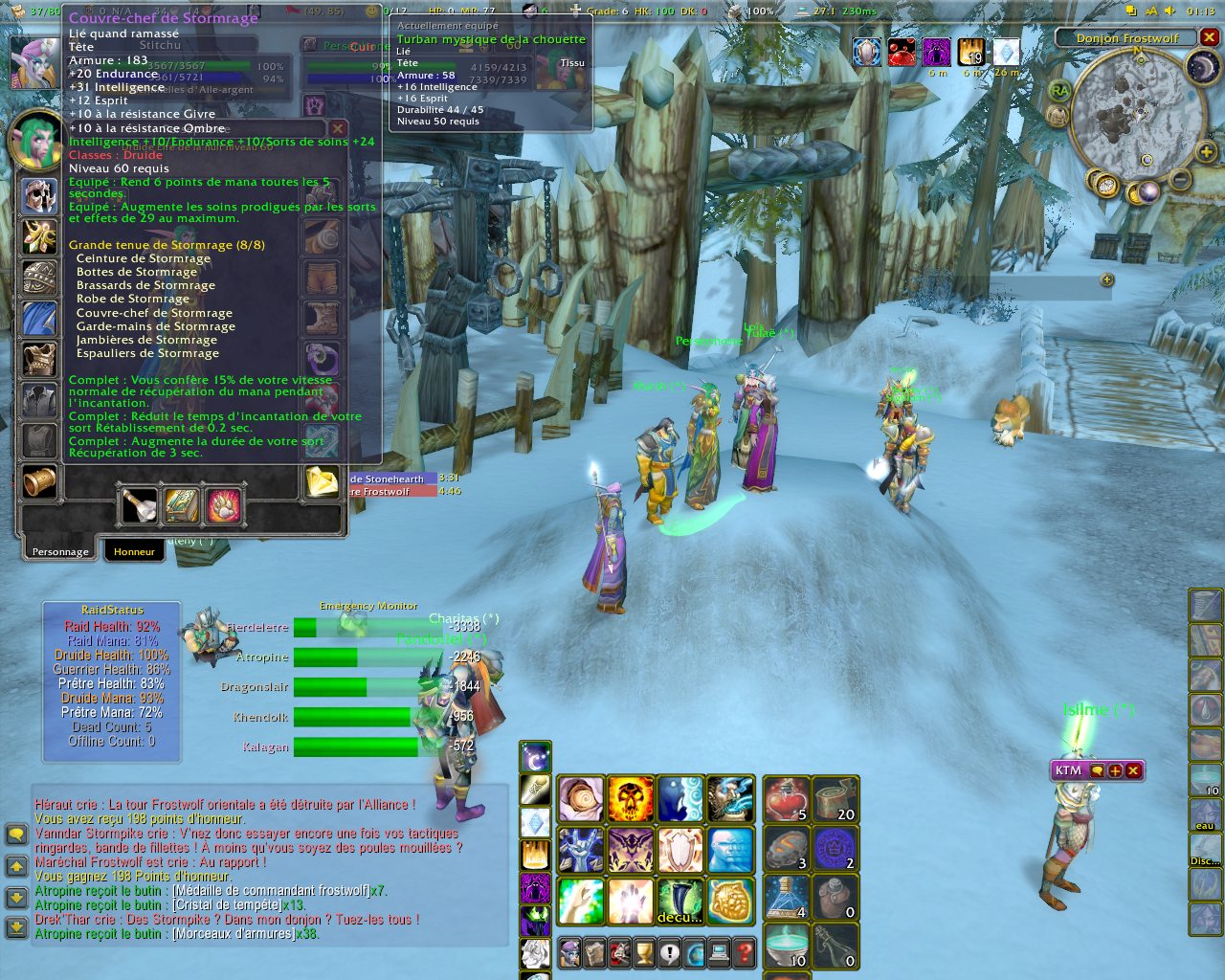Screen dimensions: 1225x980
Task: Open the red question mark help button
Action: point(744,953)
